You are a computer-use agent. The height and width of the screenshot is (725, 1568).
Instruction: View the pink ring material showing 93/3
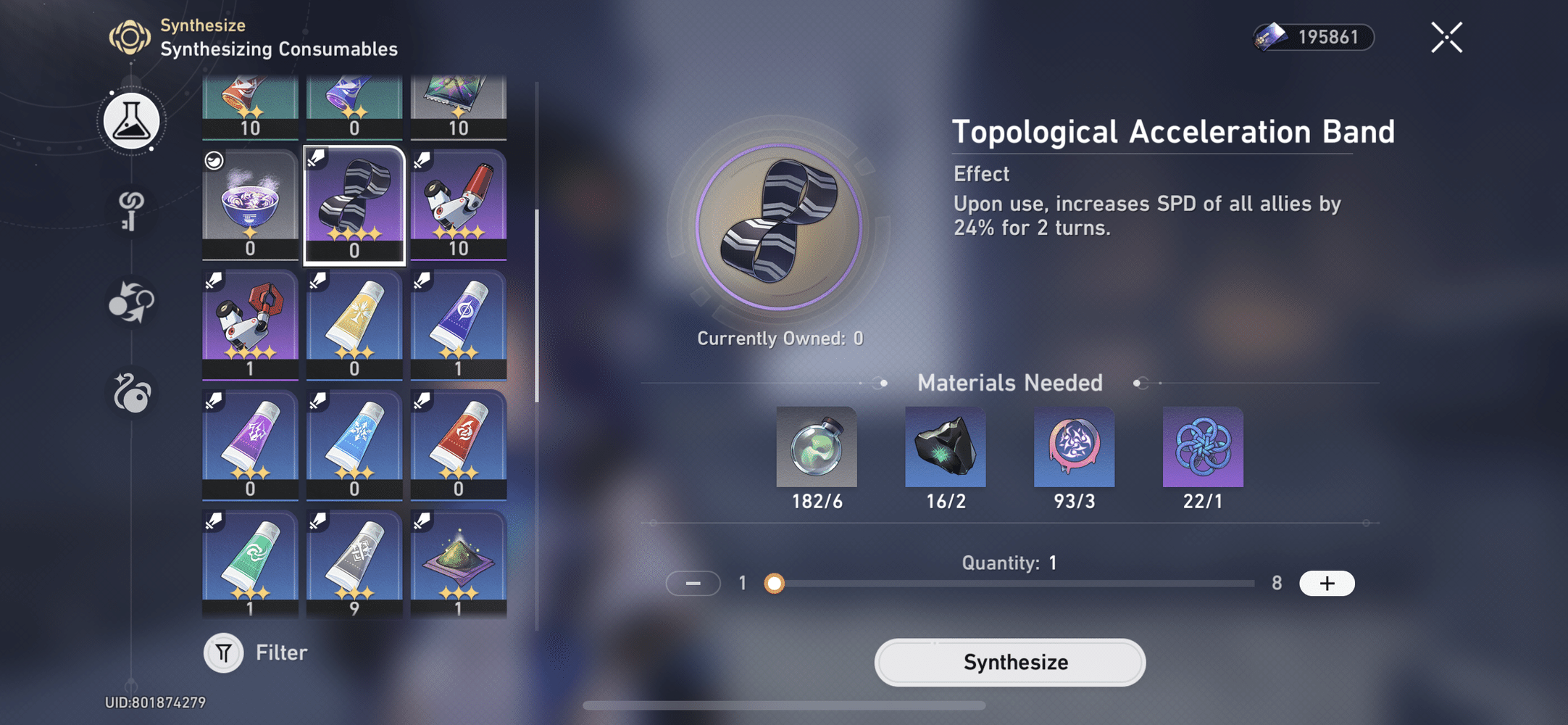[x=1074, y=447]
